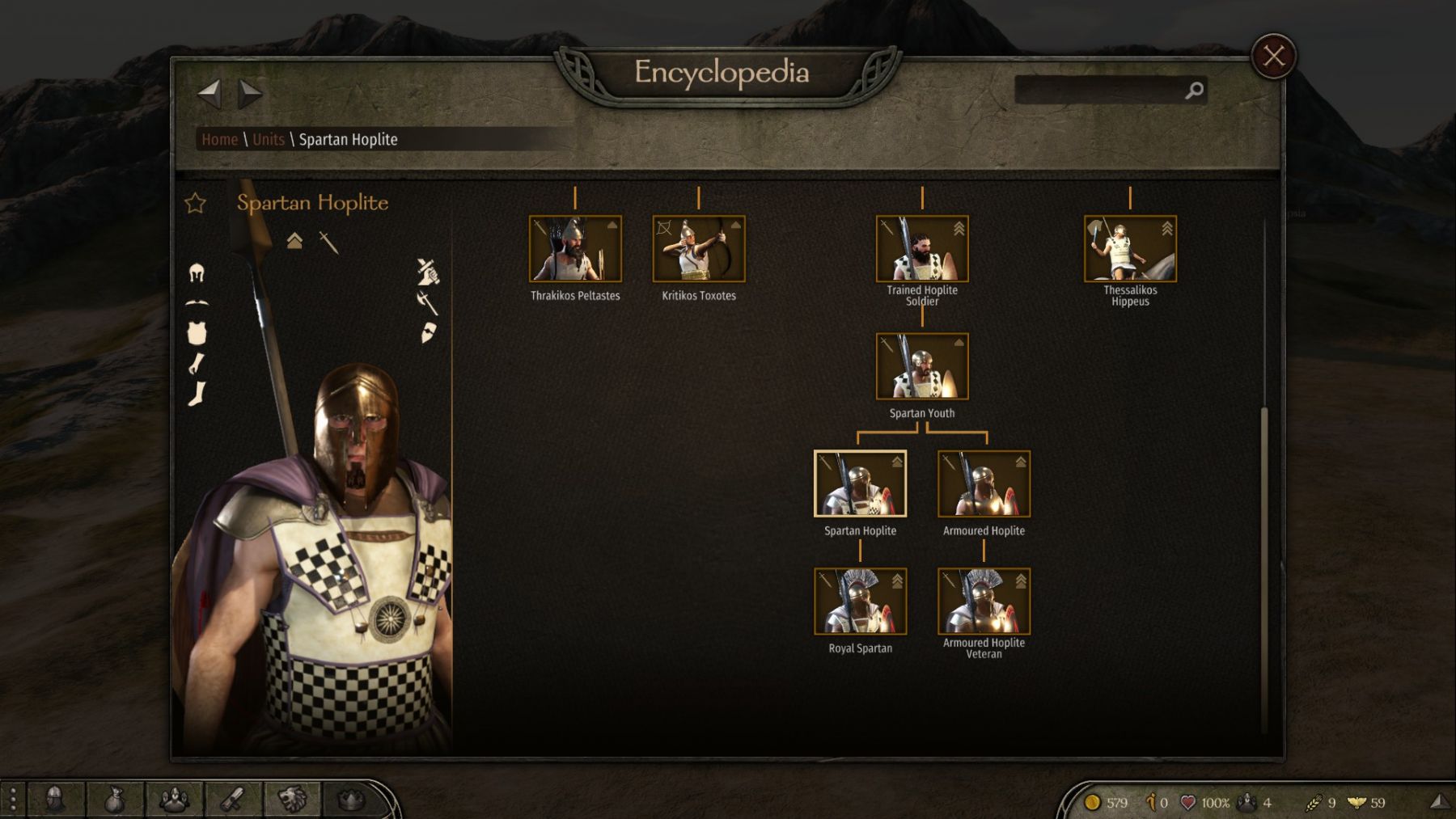This screenshot has width=1456, height=819.
Task: Open the Armoured Hoplite entry
Action: point(984,484)
